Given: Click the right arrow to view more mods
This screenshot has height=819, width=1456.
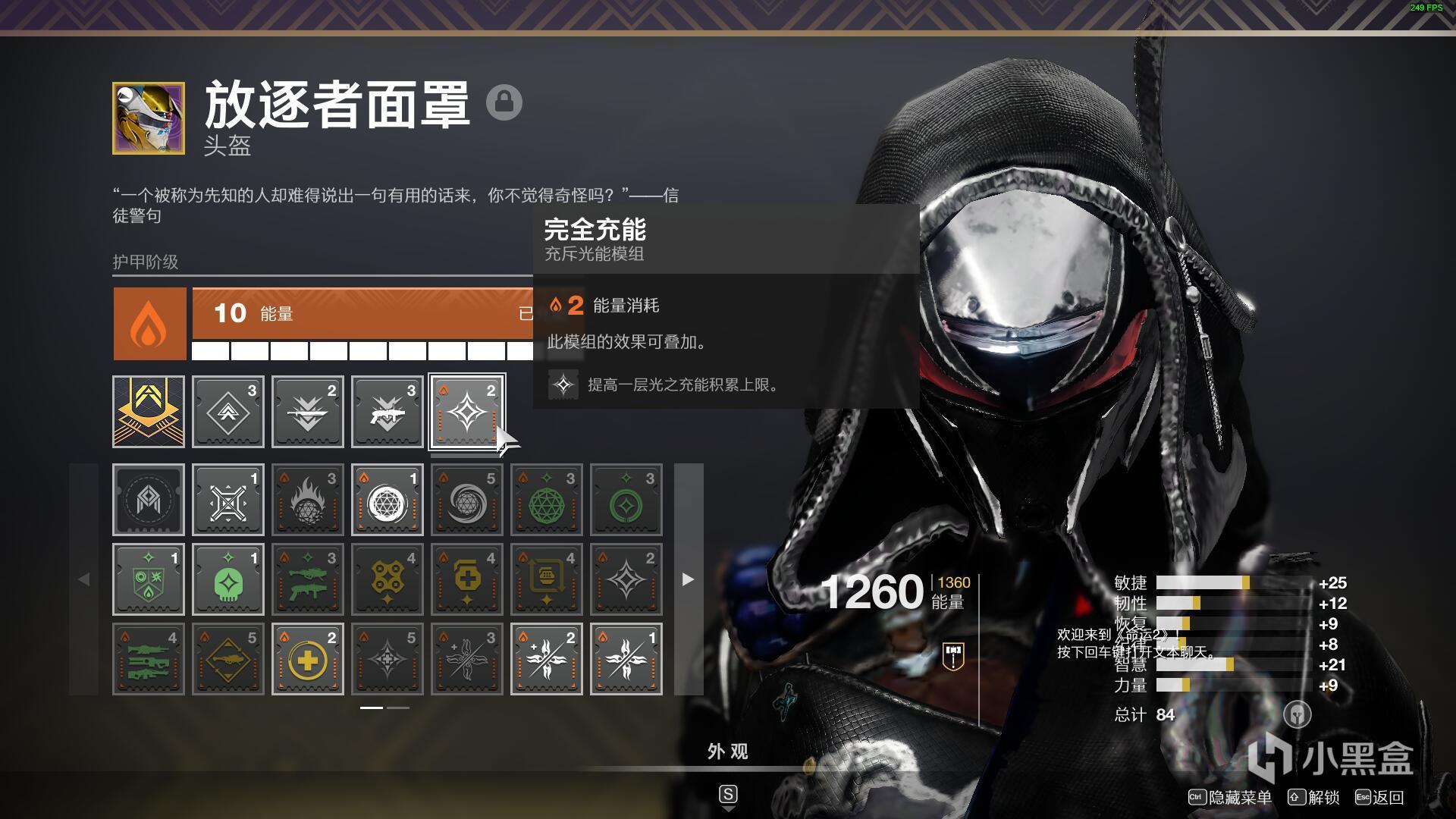Looking at the screenshot, I should (688, 580).
